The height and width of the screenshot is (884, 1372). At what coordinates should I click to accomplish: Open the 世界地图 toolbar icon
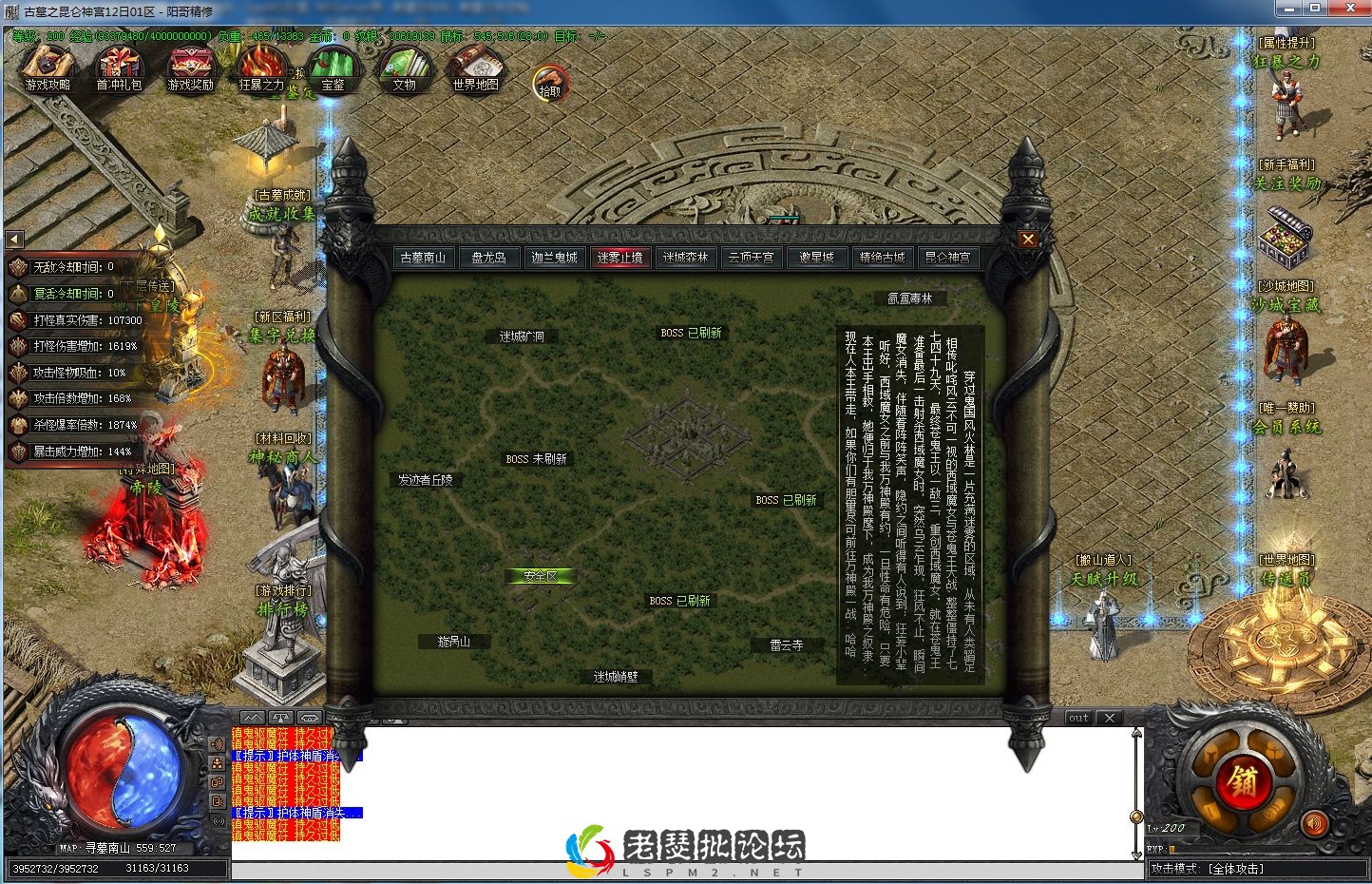coord(475,67)
